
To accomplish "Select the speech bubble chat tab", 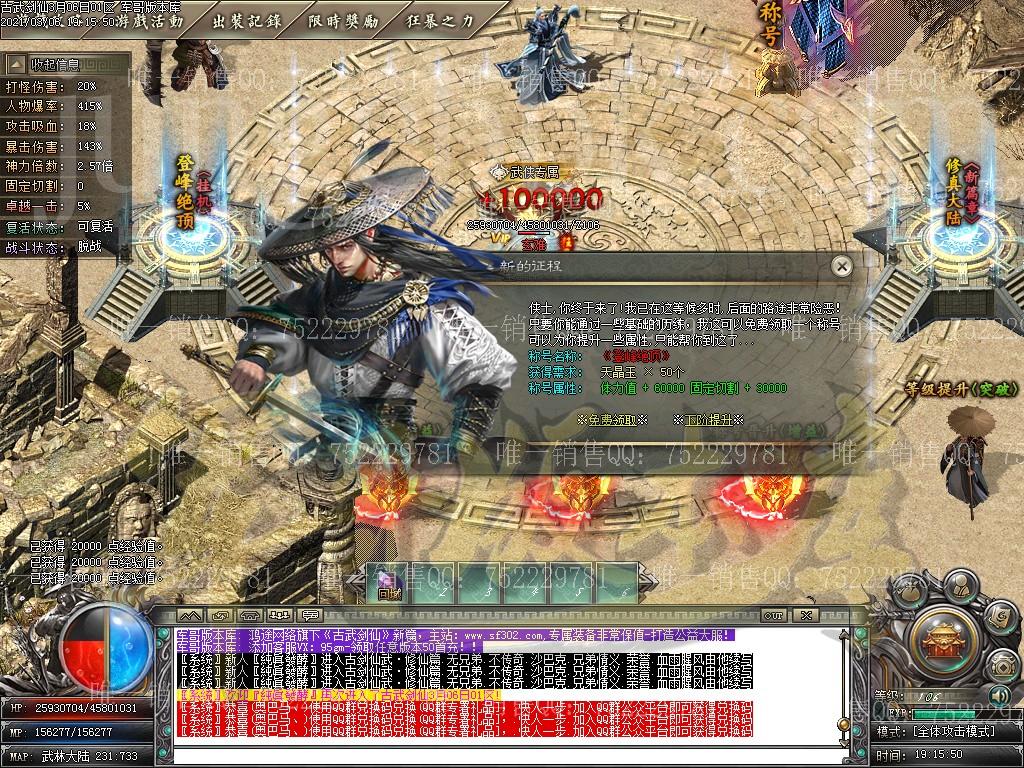I will tap(310, 614).
